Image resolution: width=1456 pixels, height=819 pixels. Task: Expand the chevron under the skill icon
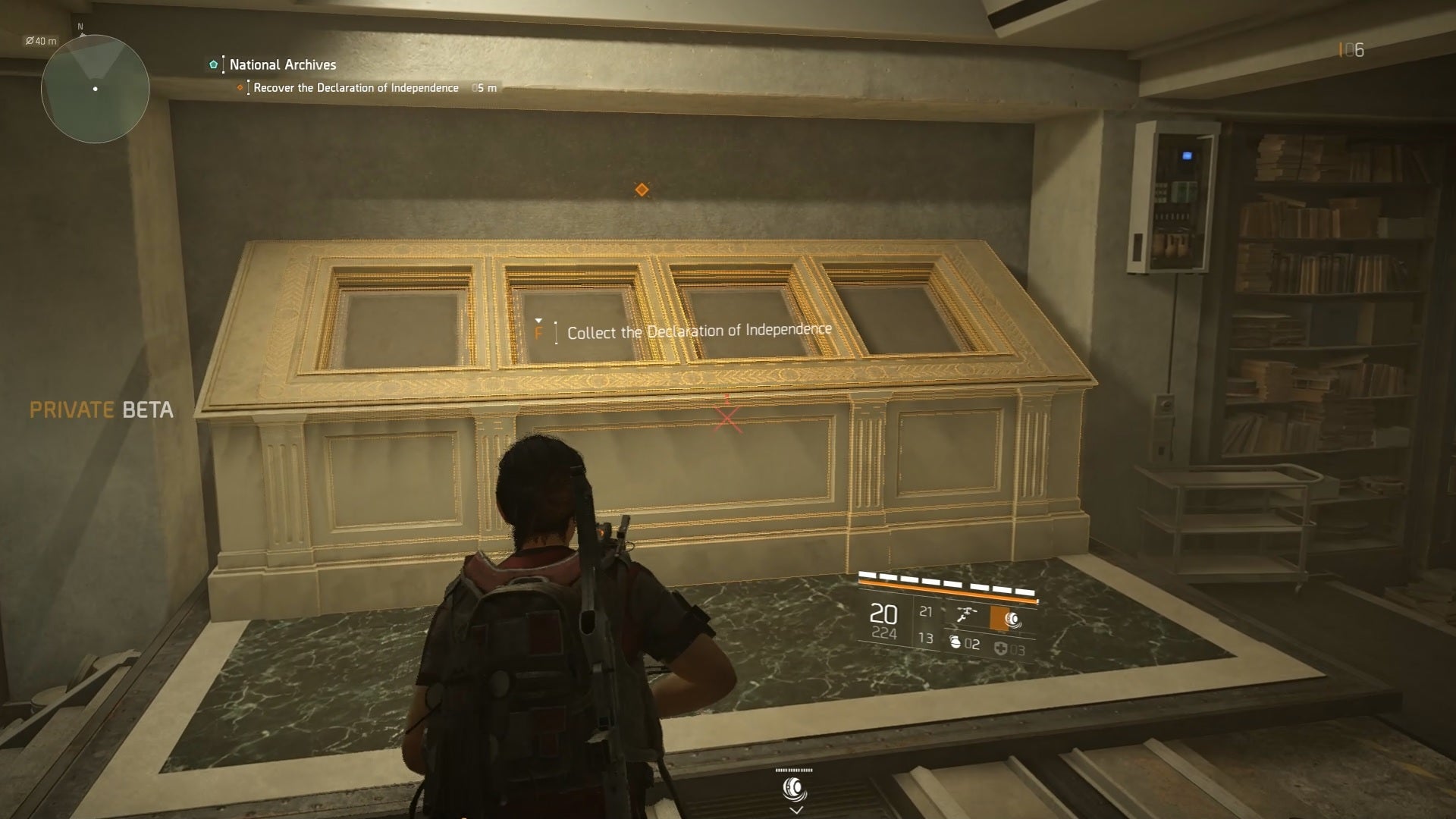pos(795,808)
